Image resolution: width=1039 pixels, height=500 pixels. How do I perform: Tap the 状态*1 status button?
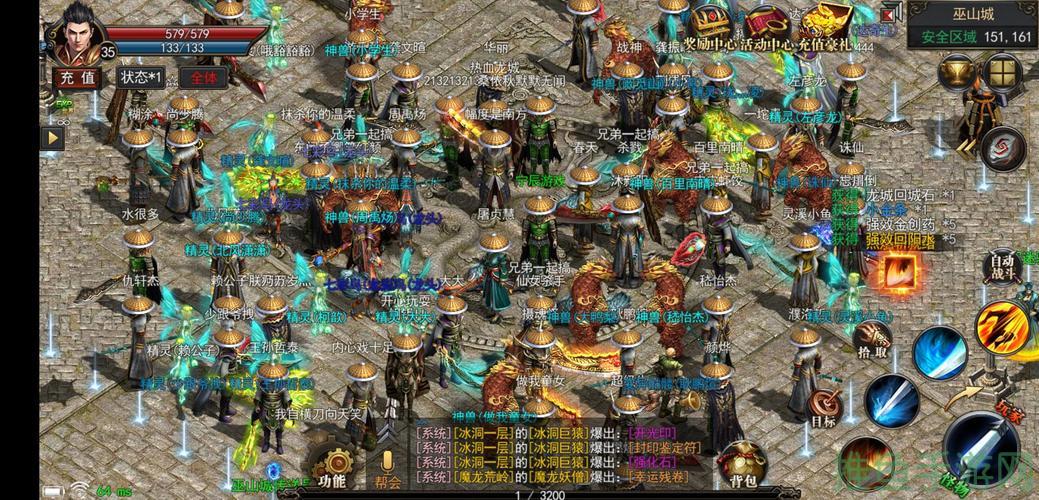coord(140,77)
